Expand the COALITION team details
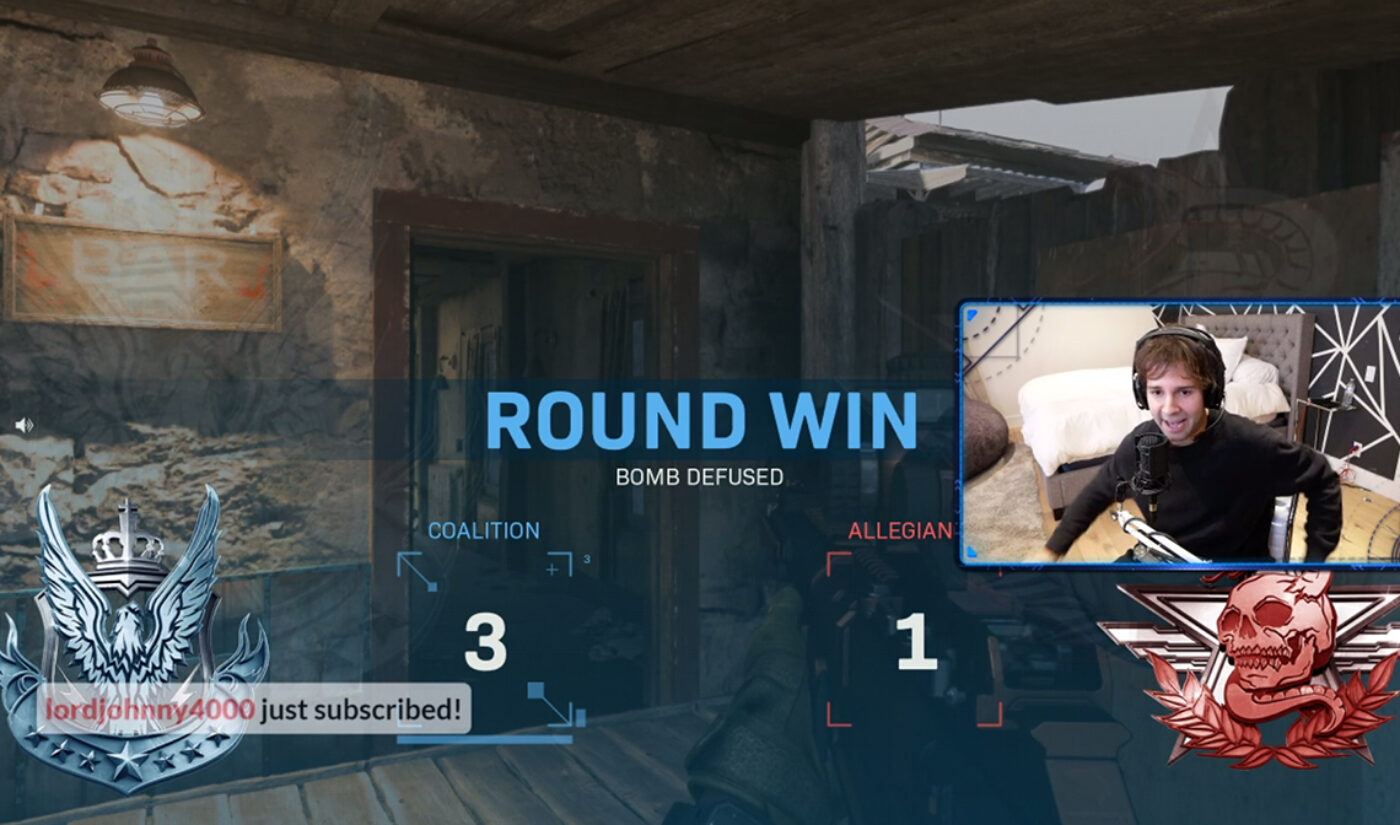 click(x=484, y=529)
